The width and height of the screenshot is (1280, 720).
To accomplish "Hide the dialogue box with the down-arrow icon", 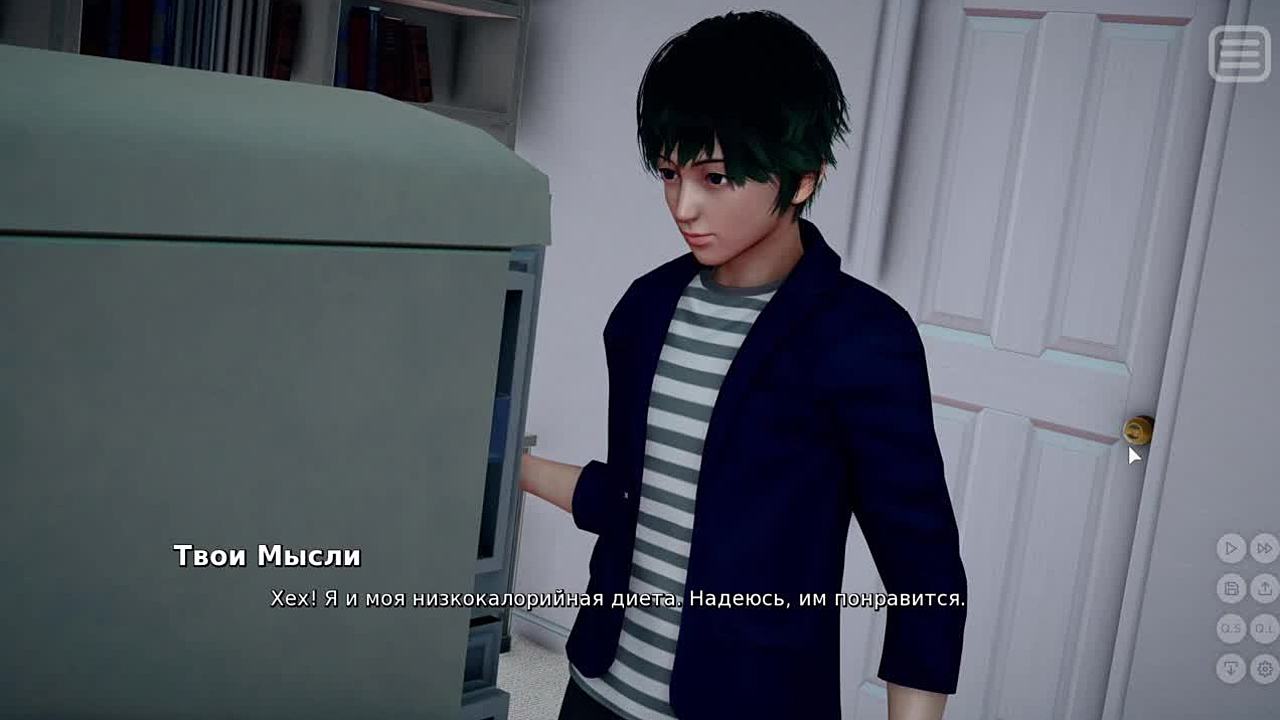I will pyautogui.click(x=1231, y=668).
